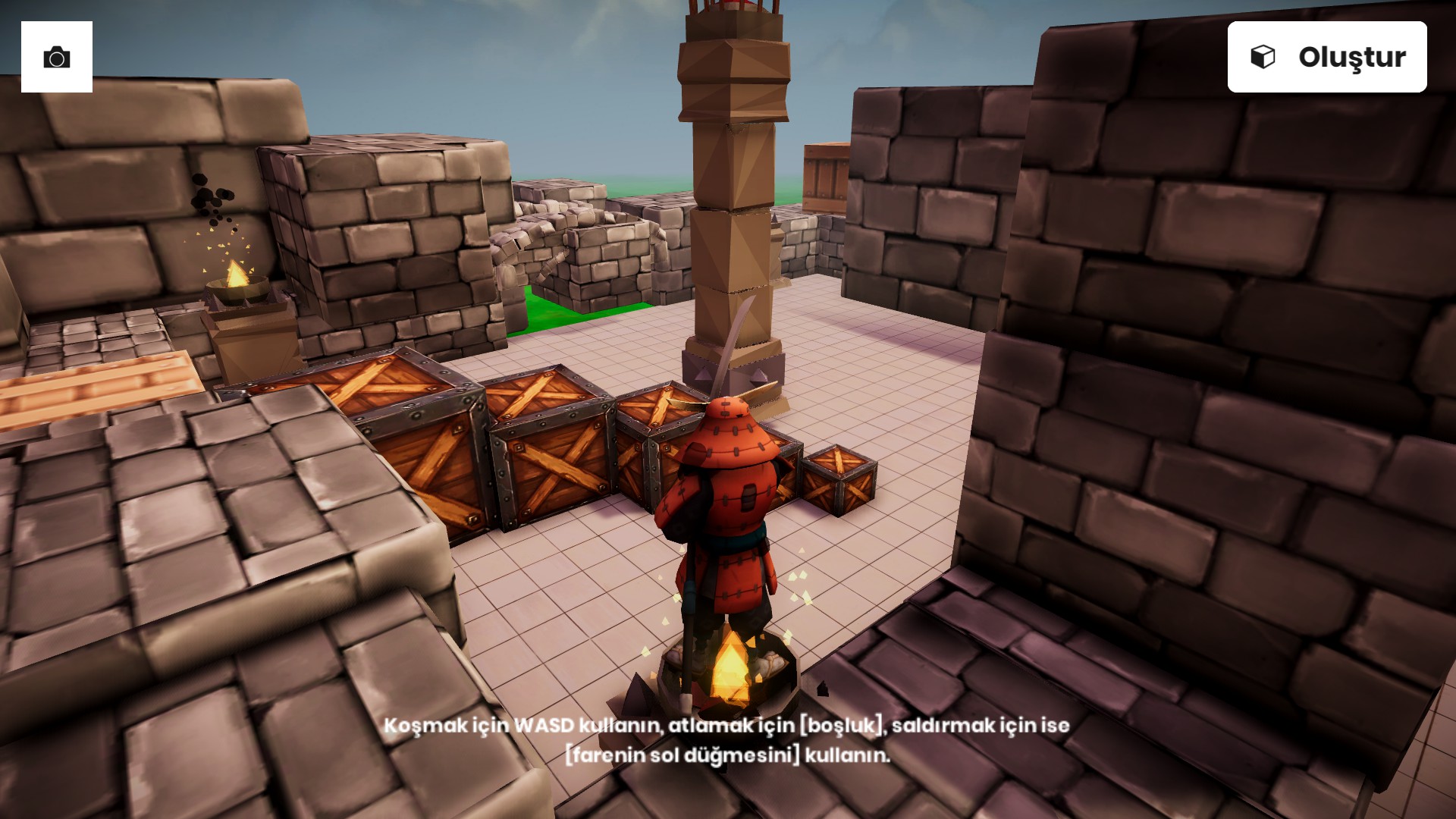Click the camera screenshot icon
The height and width of the screenshot is (819, 1456).
point(57,57)
